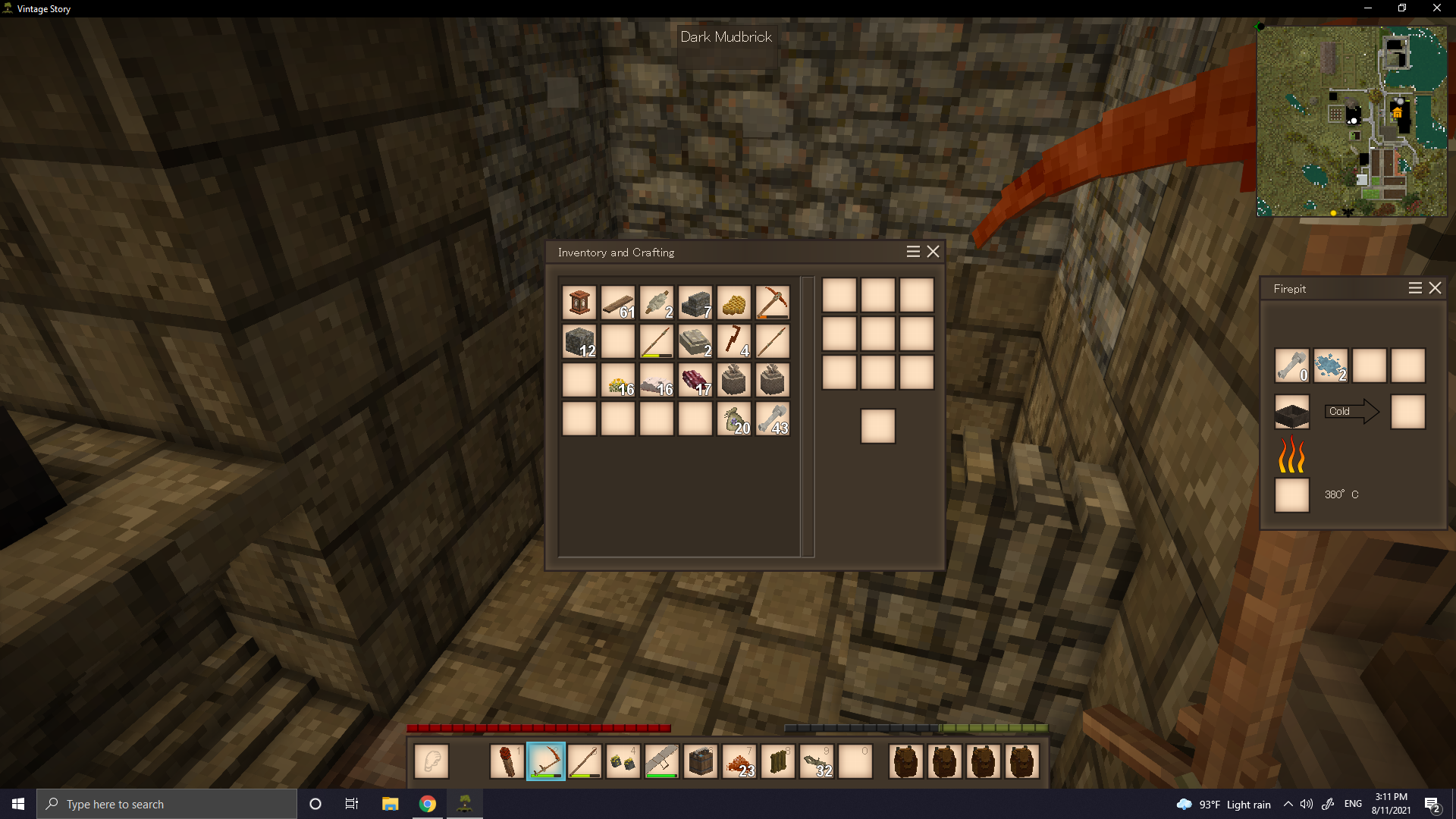Select the stack of 17 red meat
The width and height of the screenshot is (1456, 819).
(695, 380)
